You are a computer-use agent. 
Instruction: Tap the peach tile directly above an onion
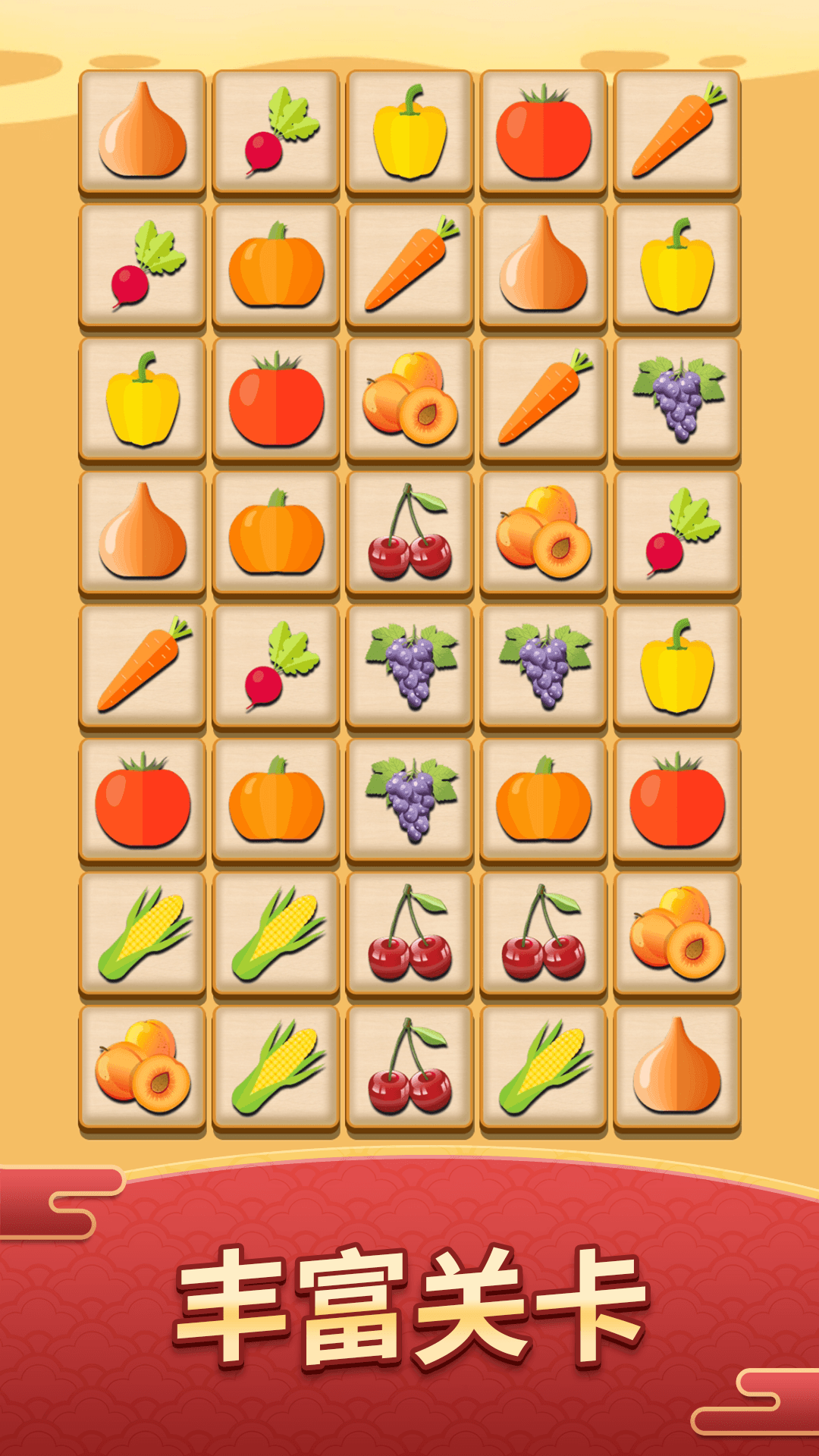click(677, 934)
